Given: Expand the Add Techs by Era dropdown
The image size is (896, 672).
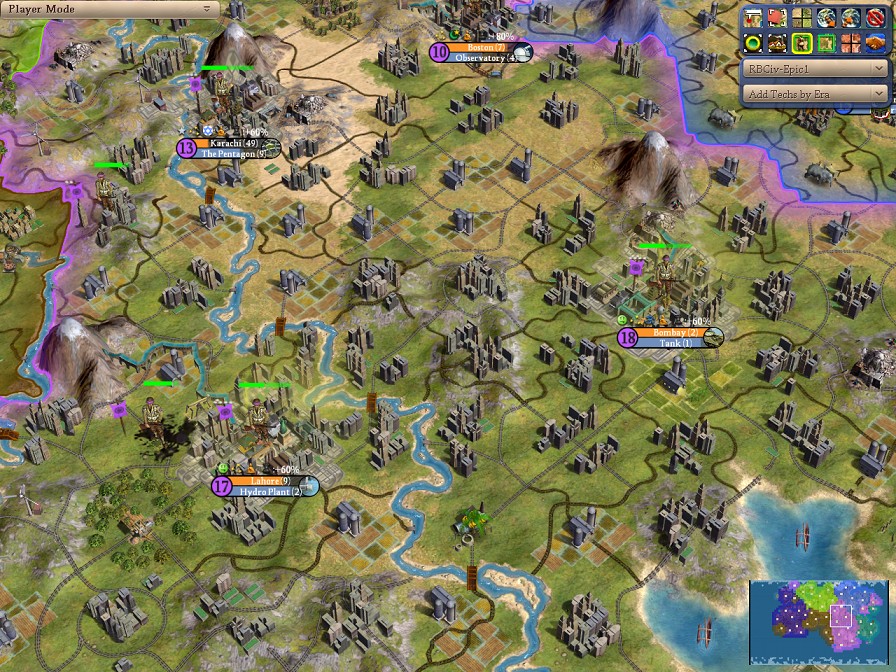Looking at the screenshot, I should [816, 93].
